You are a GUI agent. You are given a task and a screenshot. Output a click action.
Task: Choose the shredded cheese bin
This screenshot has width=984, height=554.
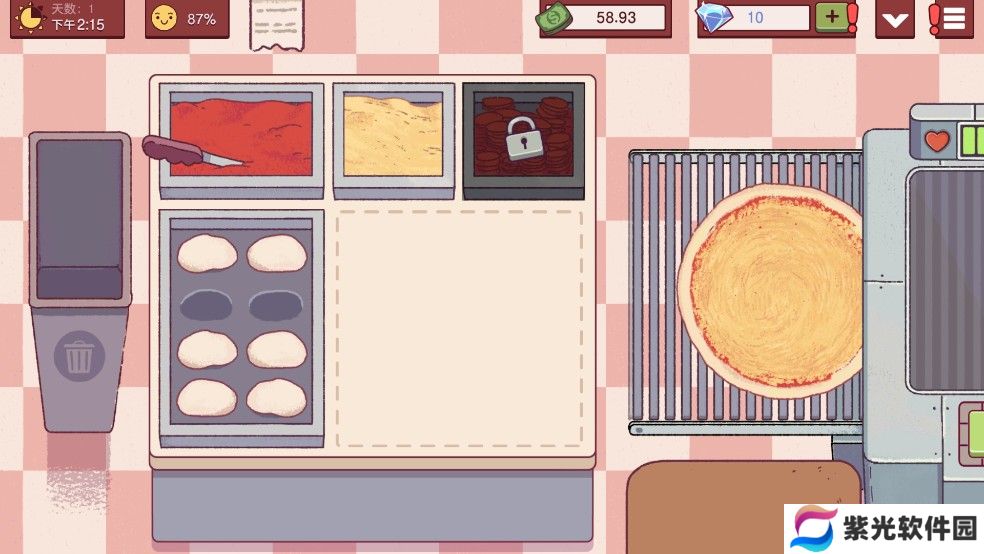point(393,135)
